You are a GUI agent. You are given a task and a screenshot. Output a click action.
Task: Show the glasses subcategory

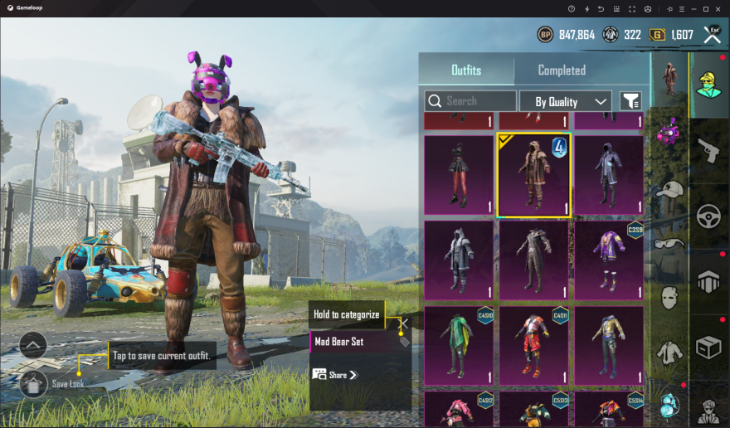(x=668, y=243)
